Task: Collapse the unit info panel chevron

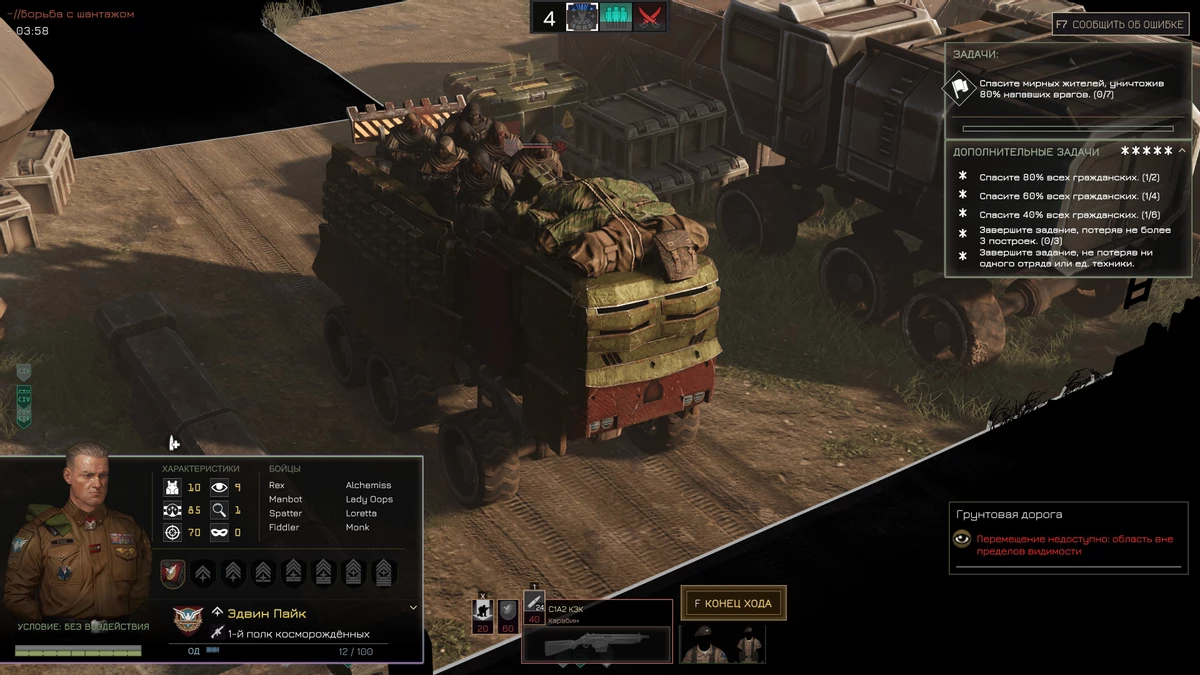Action: click(x=413, y=607)
